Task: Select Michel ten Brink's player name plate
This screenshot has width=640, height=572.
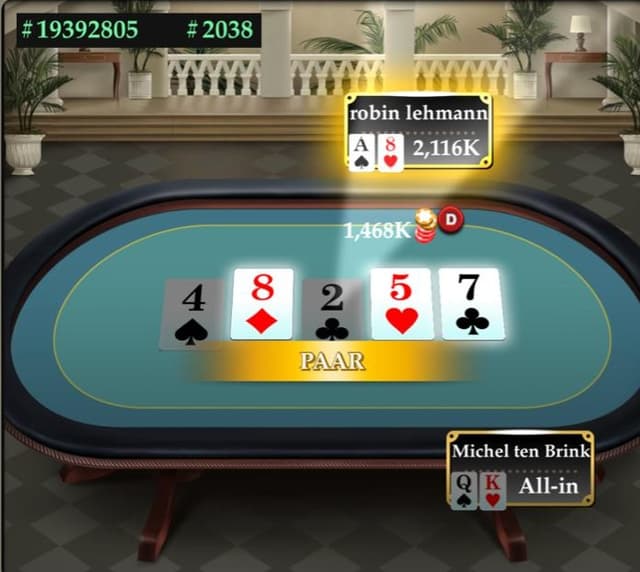Action: point(520,451)
